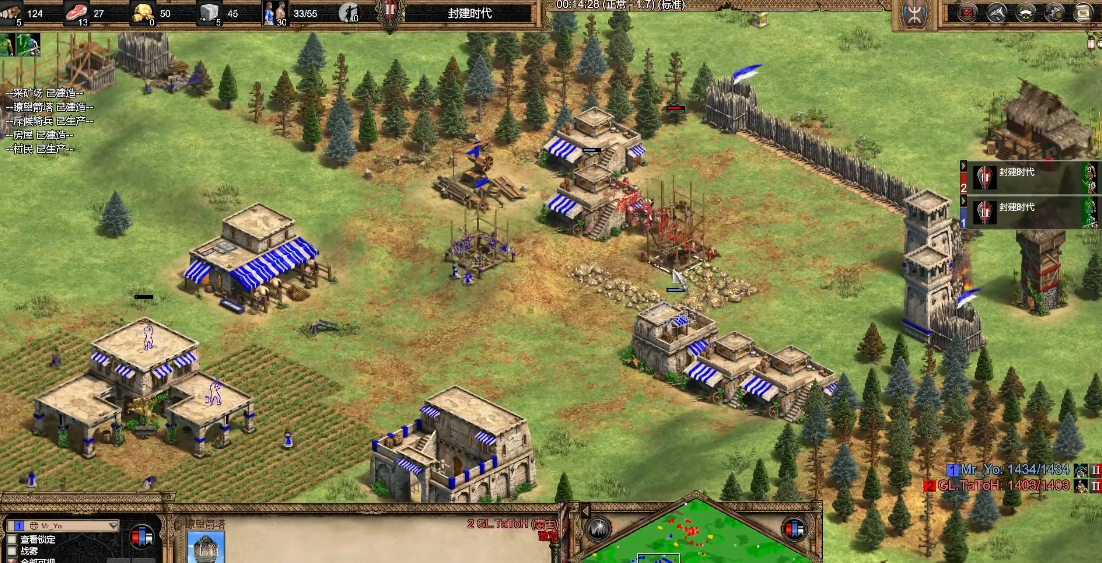Click the colored banners button right of minimap

click(794, 528)
